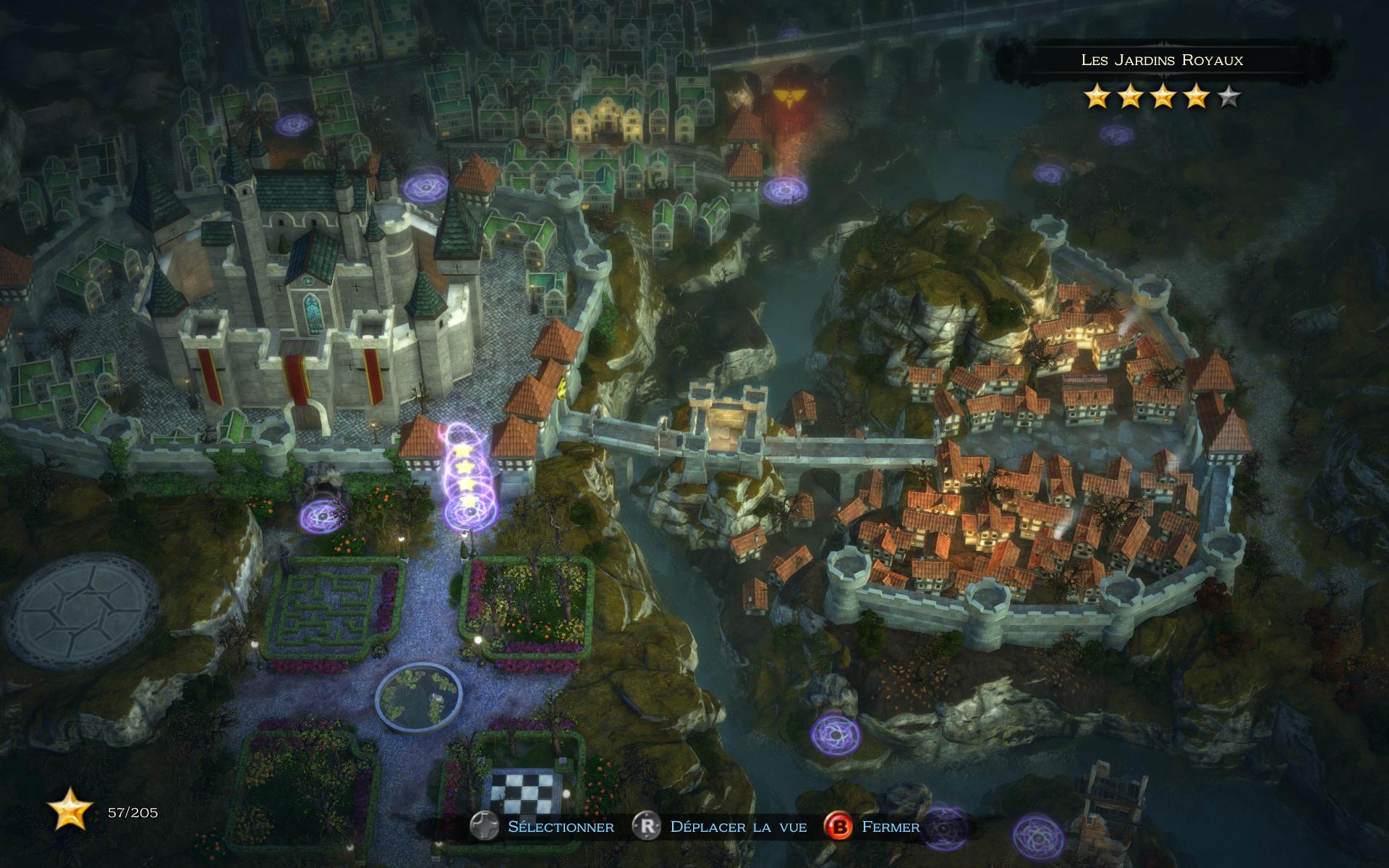Viewport: 1389px width, 868px height.
Task: Choose the portal beside the garden cave entrance
Action: (x=320, y=516)
